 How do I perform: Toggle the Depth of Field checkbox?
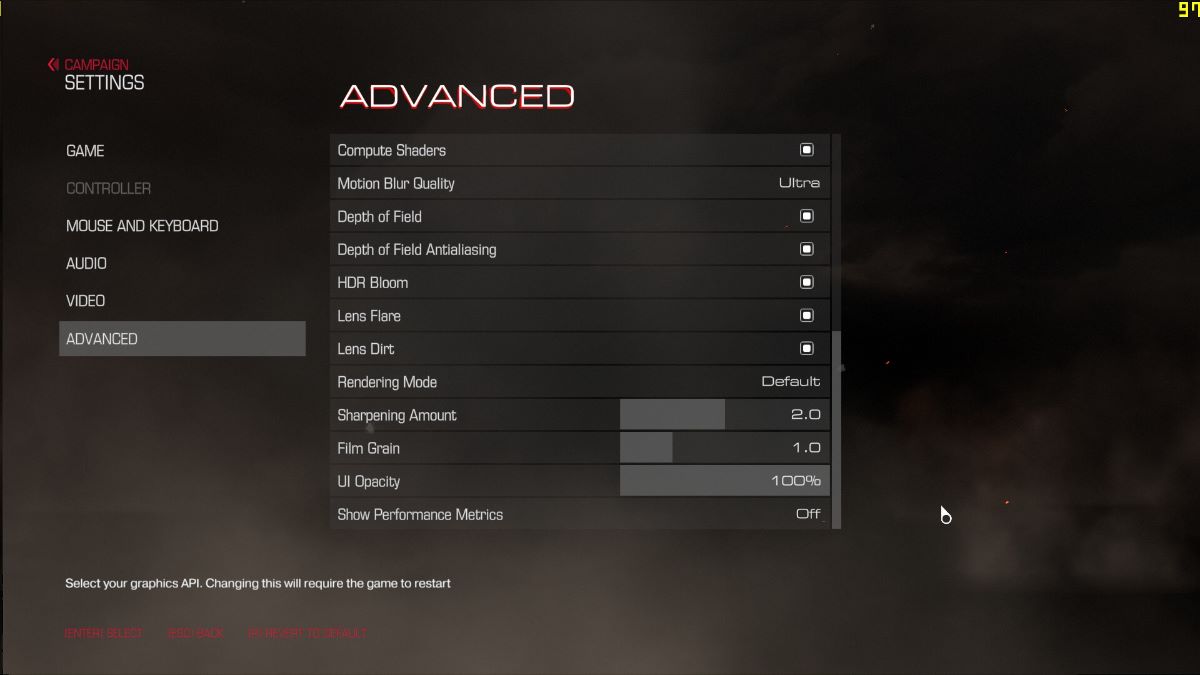(x=806, y=216)
